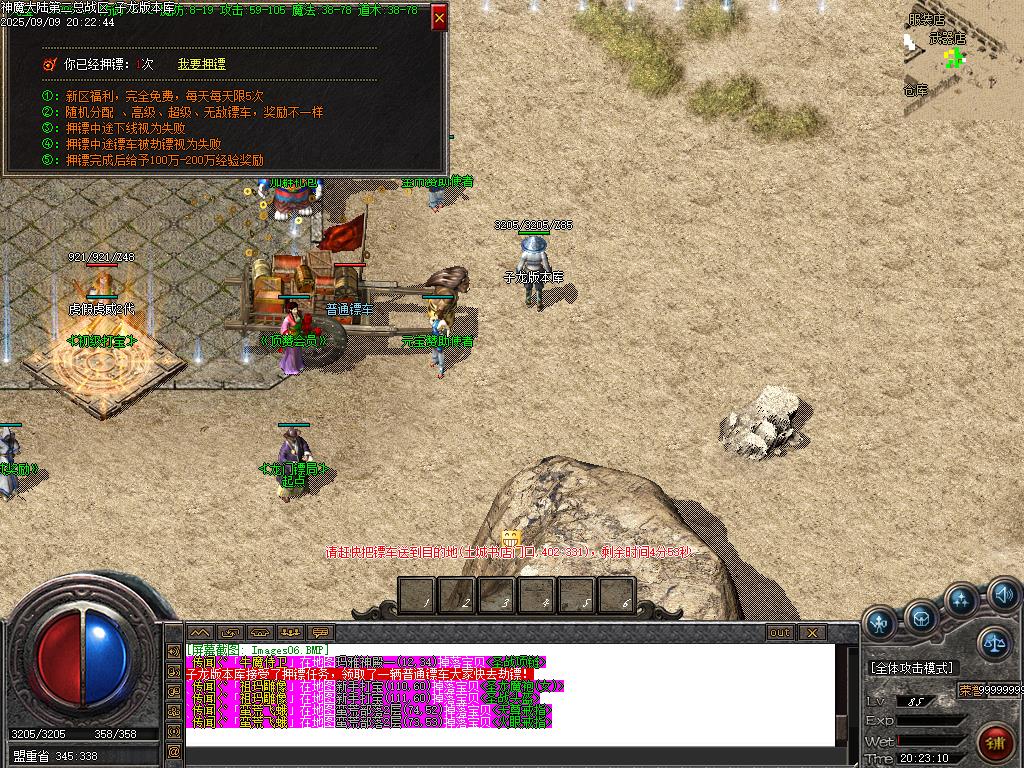Toggle sound with the speaker button
Image resolution: width=1024 pixels, height=768 pixels.
(x=1004, y=596)
